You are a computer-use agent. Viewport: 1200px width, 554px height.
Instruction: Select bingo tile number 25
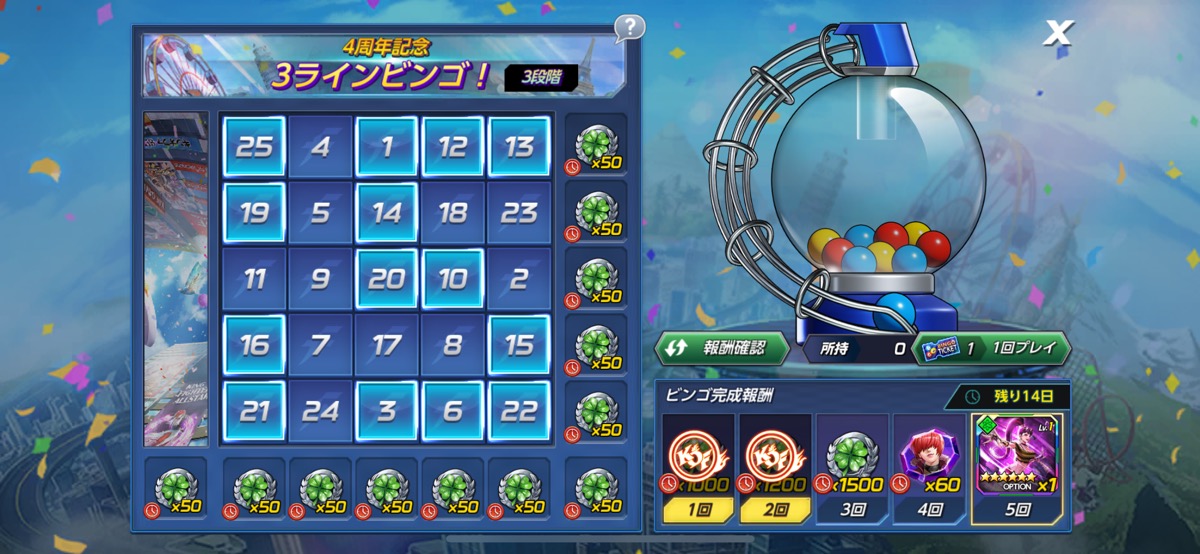tap(254, 147)
